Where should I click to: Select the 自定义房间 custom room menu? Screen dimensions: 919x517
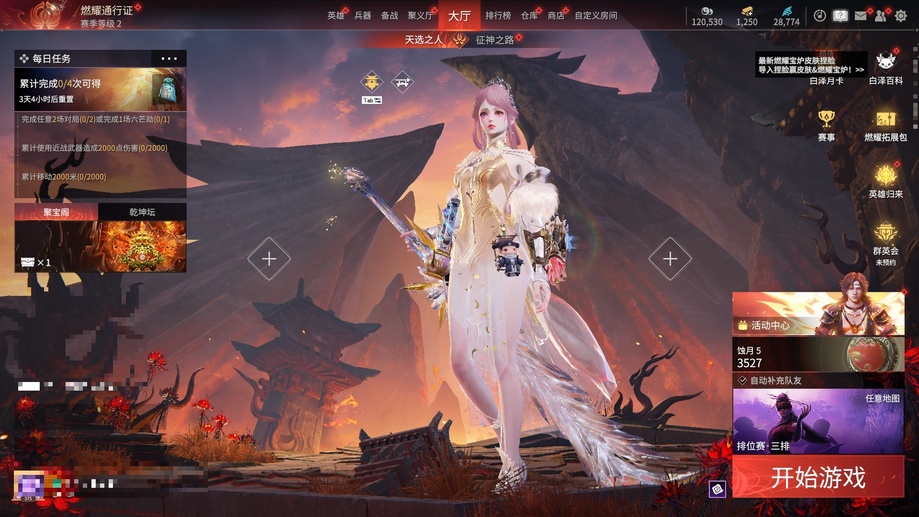(x=595, y=16)
